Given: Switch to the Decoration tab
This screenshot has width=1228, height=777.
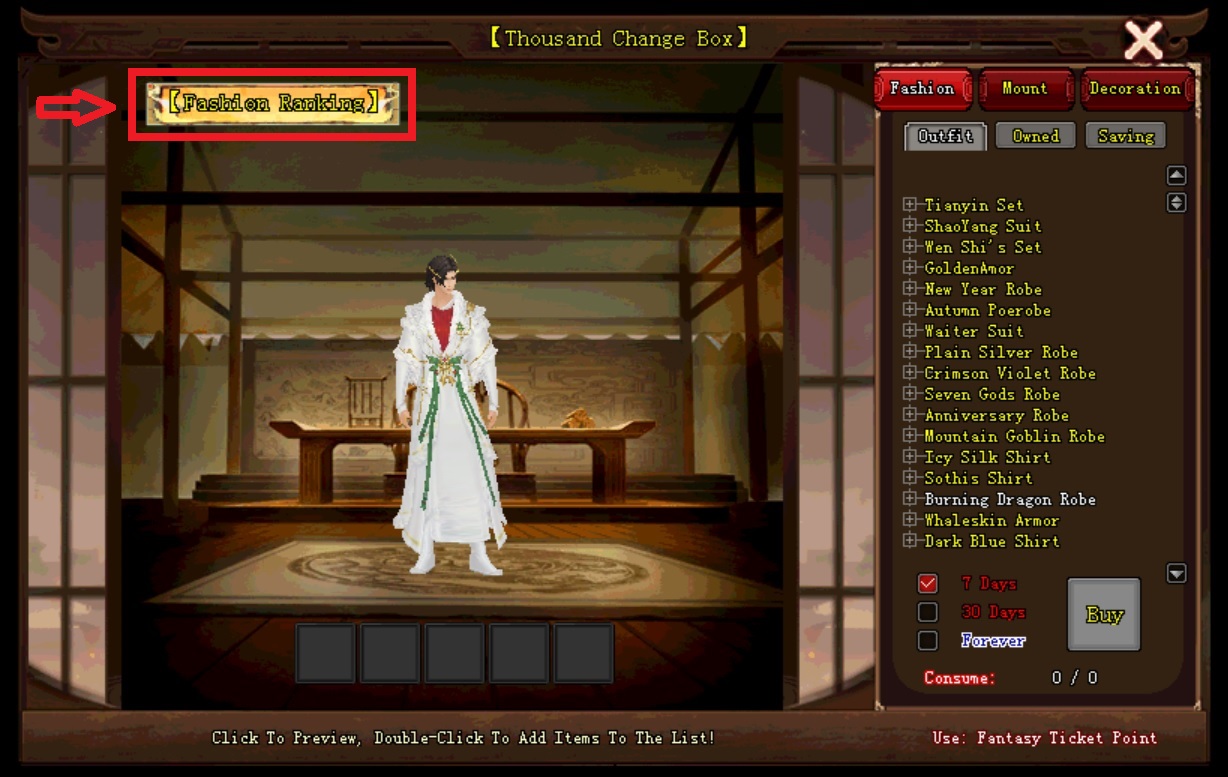Looking at the screenshot, I should pos(1135,89).
